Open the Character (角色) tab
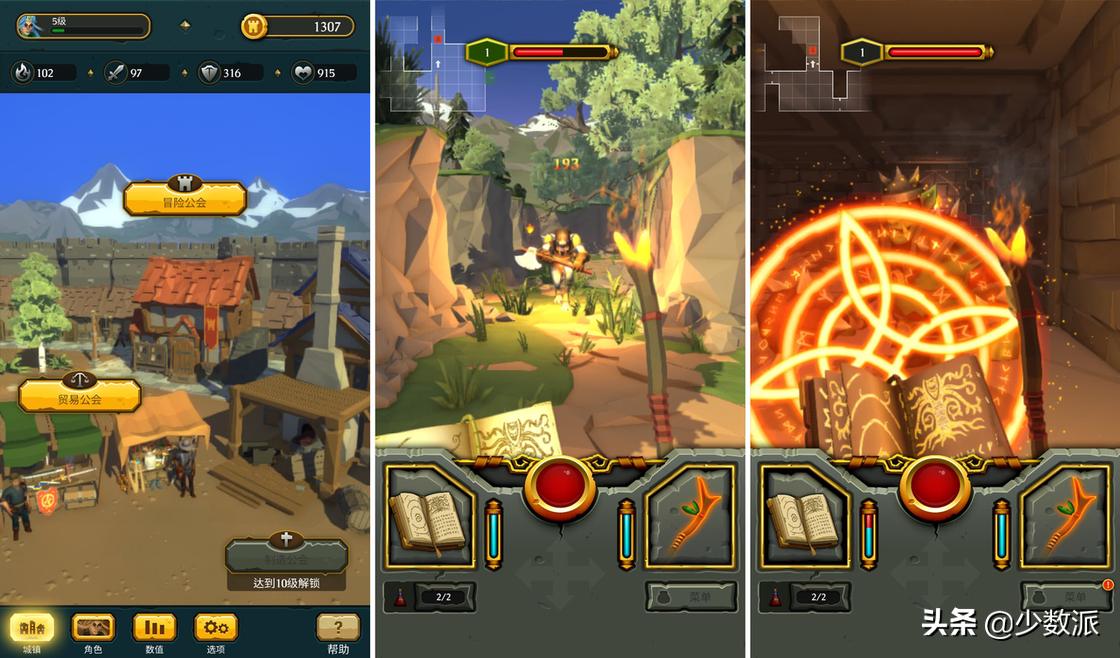The height and width of the screenshot is (658, 1120). coord(93,628)
